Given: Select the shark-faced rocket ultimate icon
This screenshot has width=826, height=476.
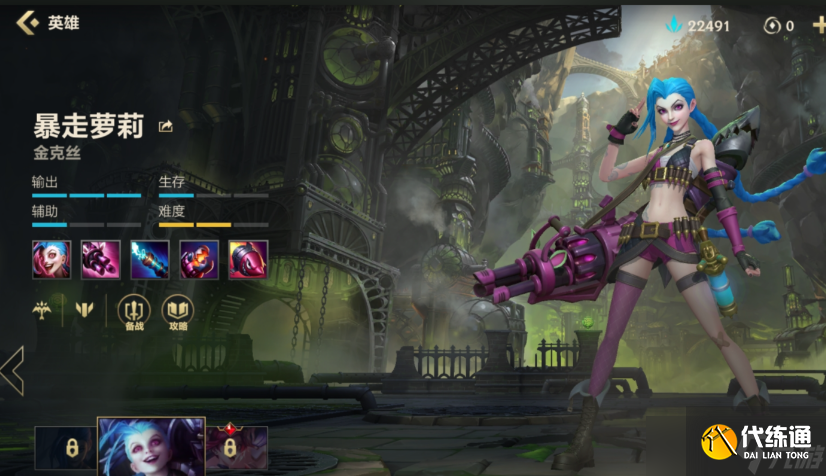Looking at the screenshot, I should coord(247,259).
